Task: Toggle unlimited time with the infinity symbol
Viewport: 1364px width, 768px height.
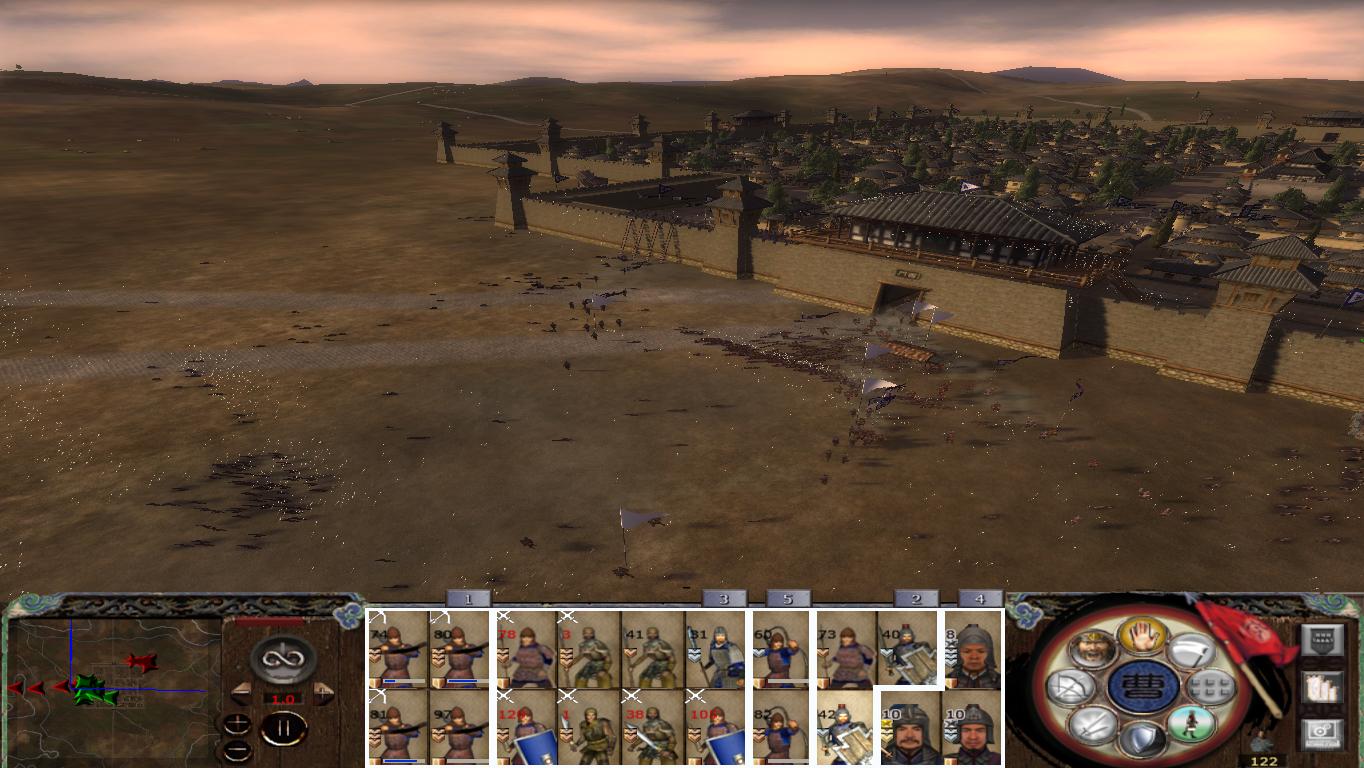Action: [281, 659]
